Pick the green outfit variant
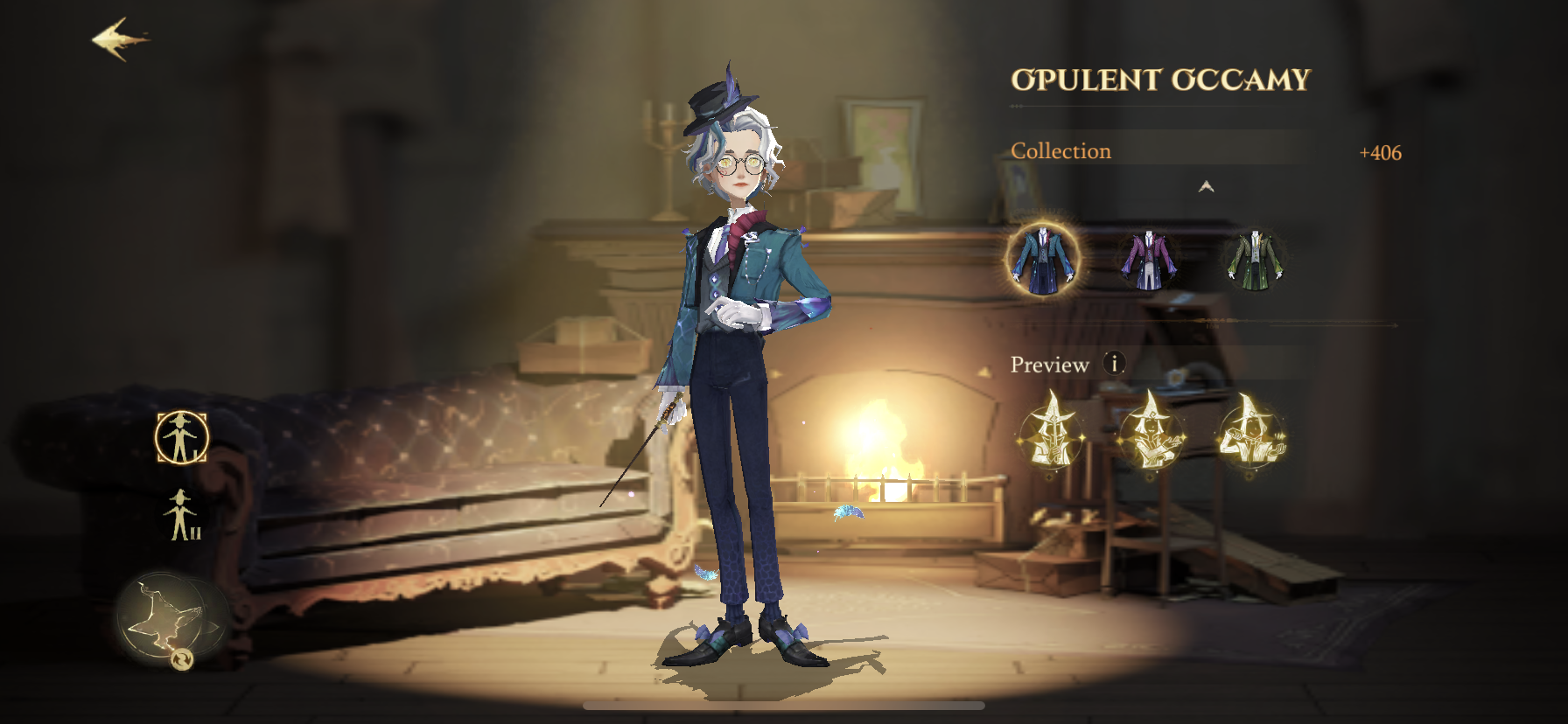 [x=1255, y=259]
